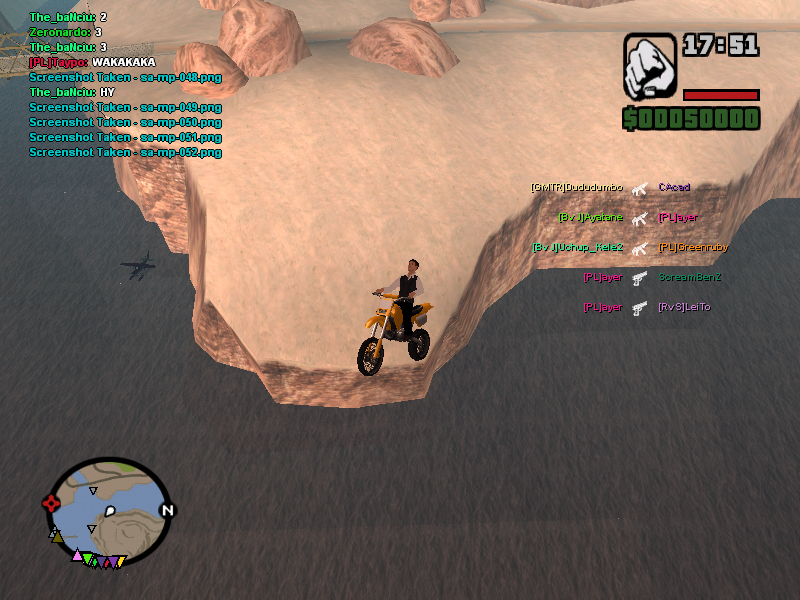800x600 pixels.
Task: Click the olive triangle blip on minimap
Action: click(x=57, y=537)
